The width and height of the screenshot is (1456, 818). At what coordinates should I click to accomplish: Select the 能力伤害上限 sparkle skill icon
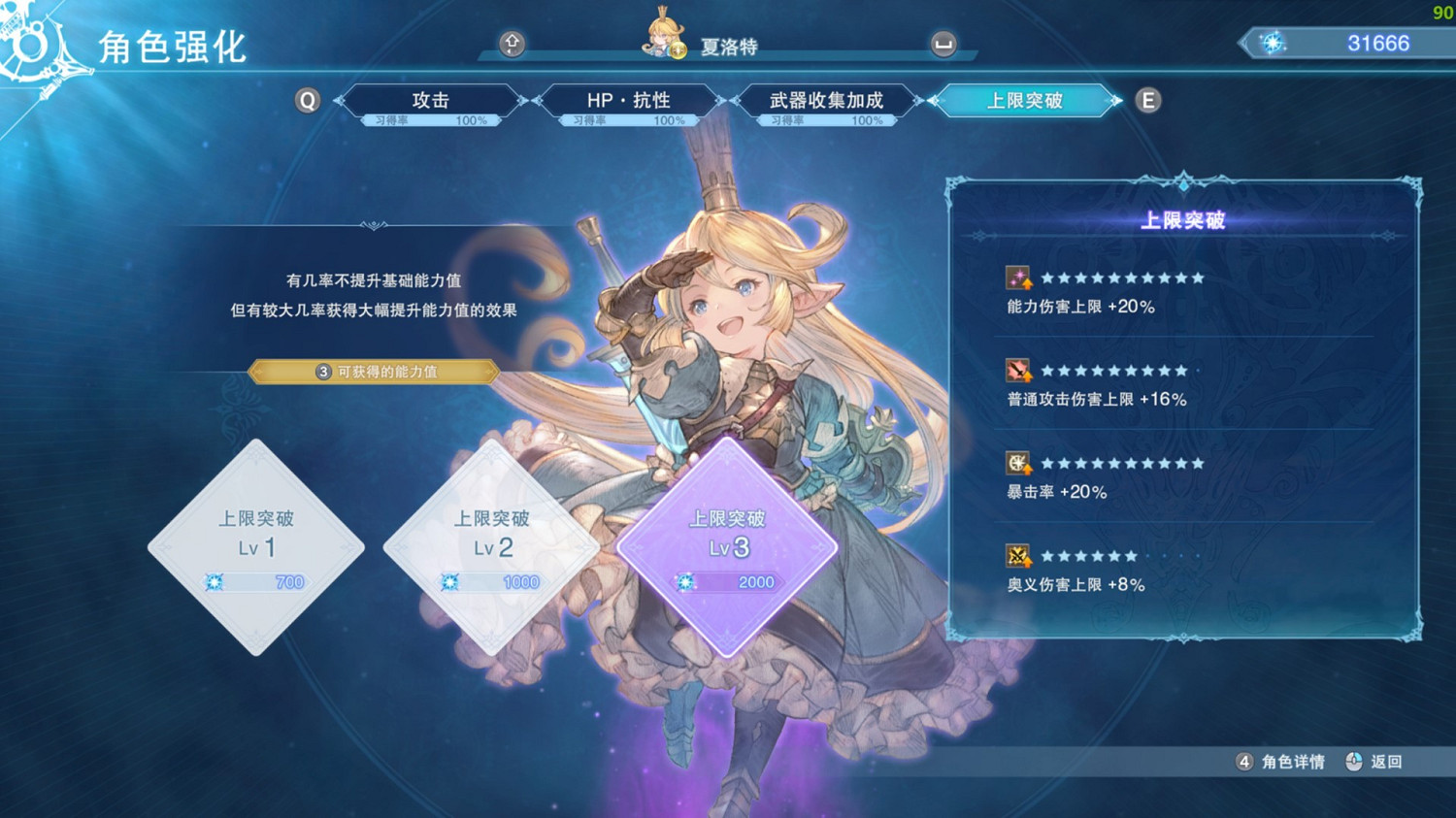[x=1016, y=278]
